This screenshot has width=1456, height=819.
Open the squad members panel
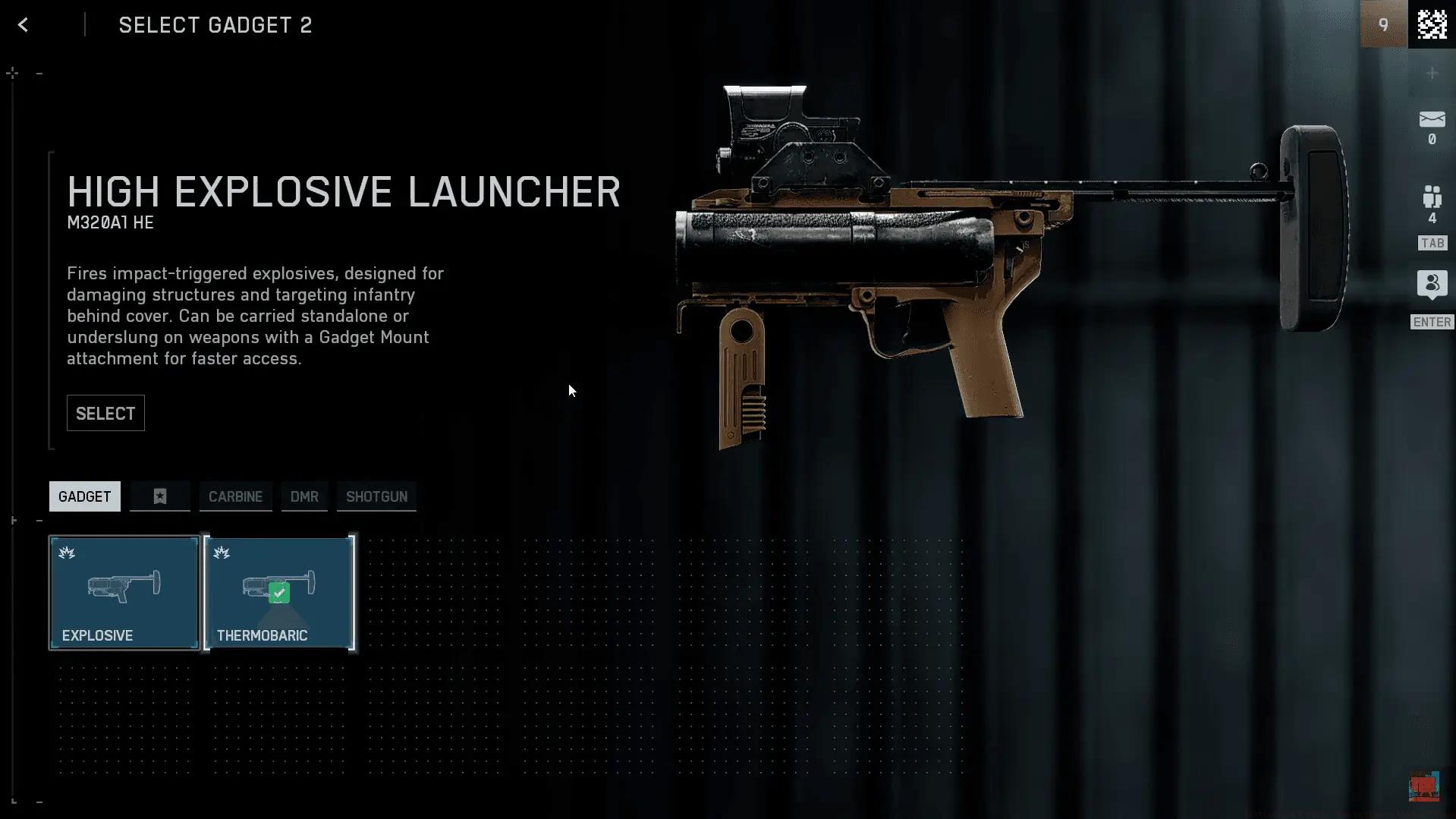[x=1432, y=197]
